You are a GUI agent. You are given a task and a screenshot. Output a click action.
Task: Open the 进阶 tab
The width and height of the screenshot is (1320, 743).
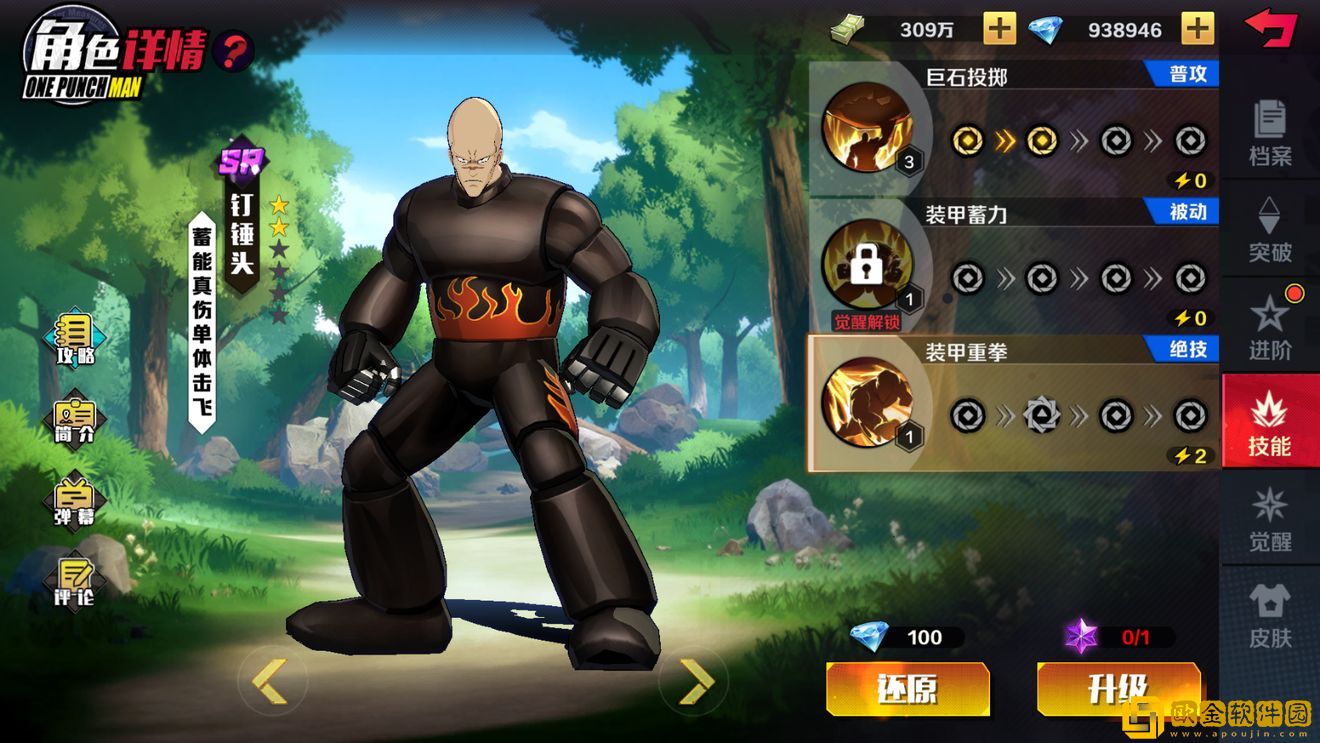(1270, 324)
